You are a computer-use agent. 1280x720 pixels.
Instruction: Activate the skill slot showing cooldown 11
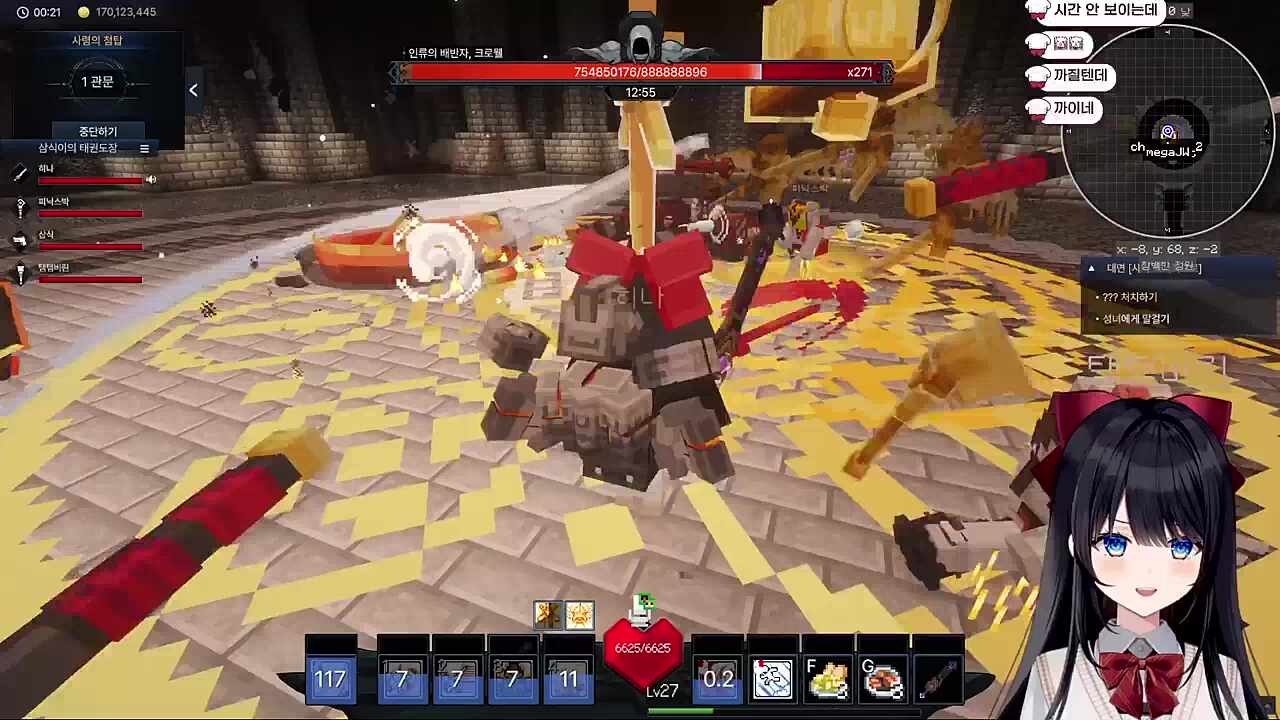568,679
